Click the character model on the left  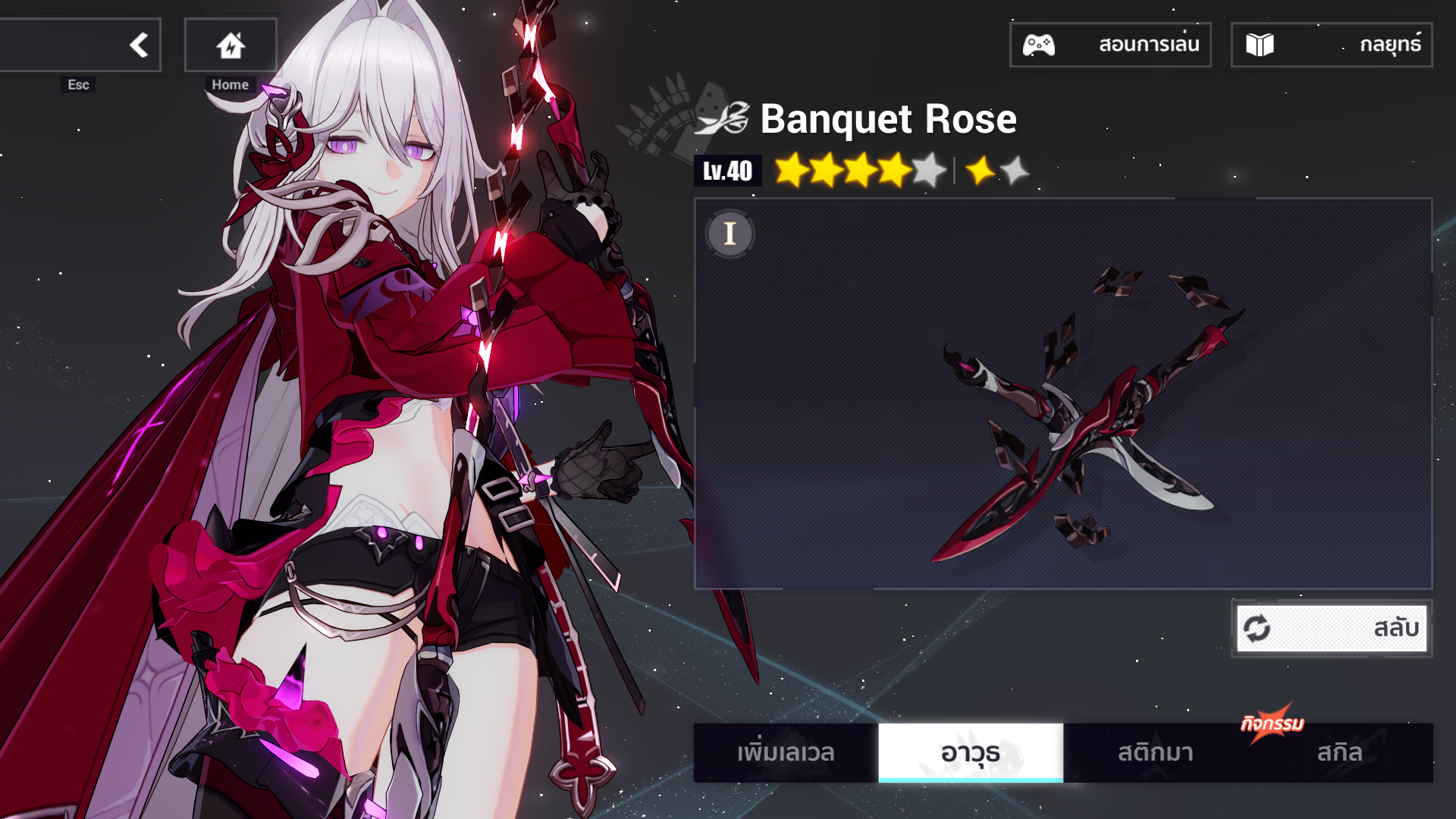click(x=379, y=379)
